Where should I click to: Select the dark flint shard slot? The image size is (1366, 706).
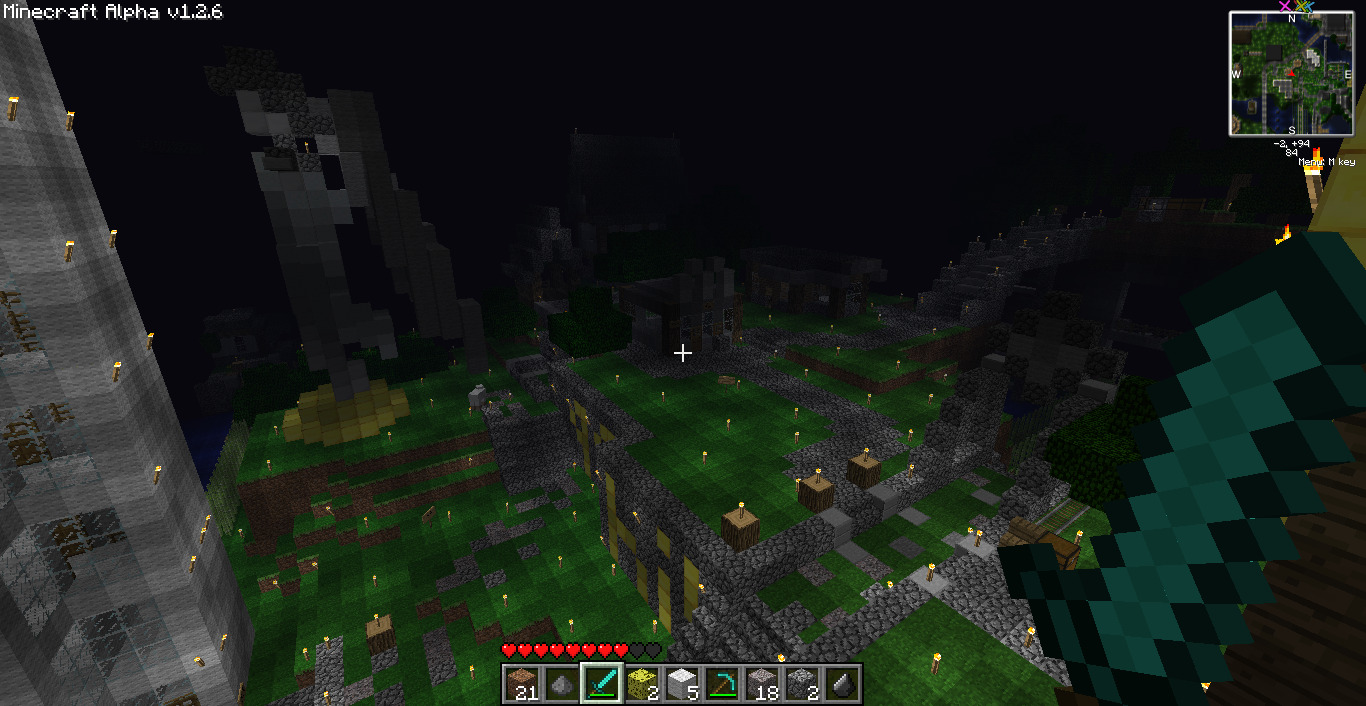[x=842, y=684]
